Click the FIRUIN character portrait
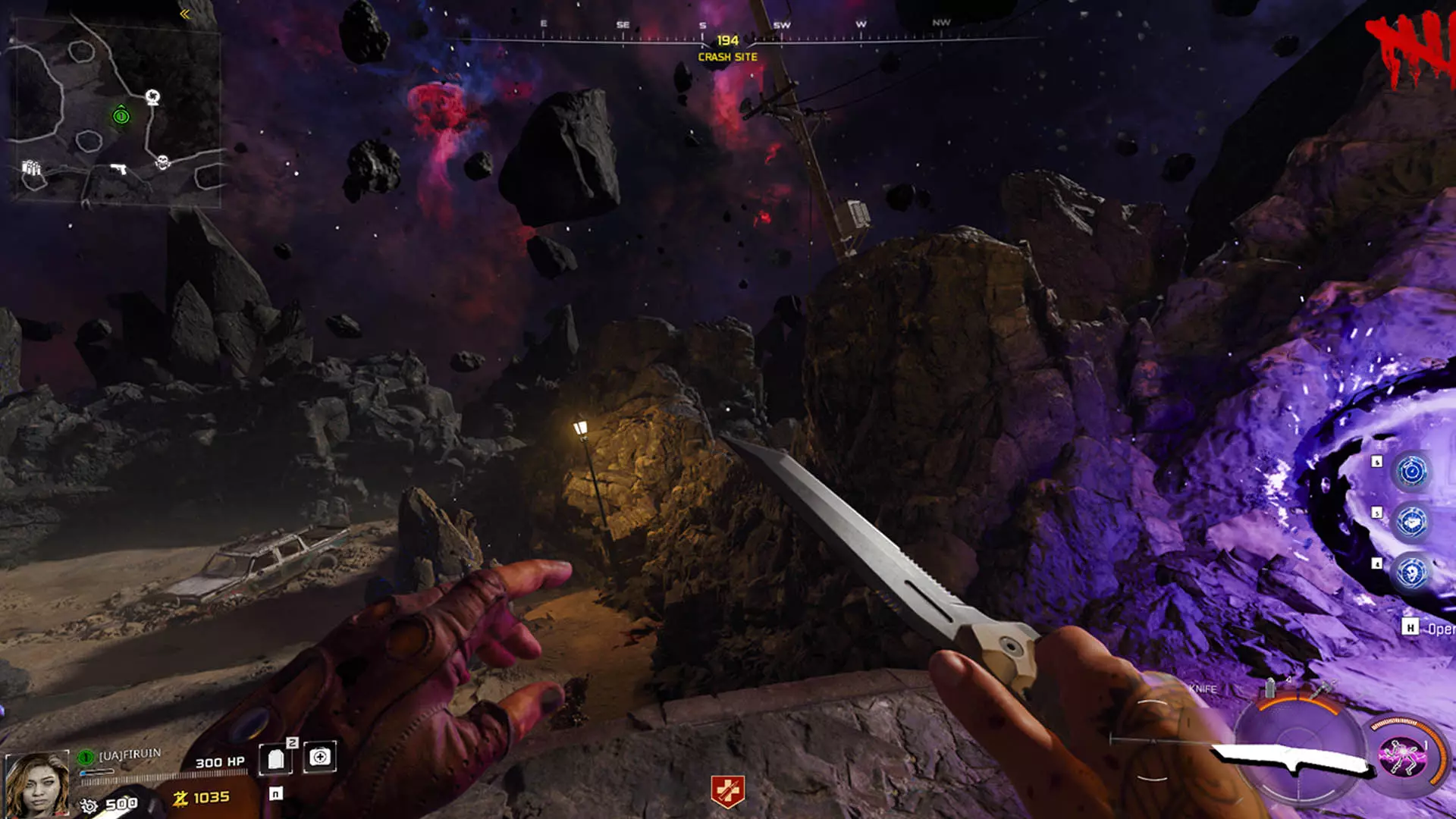 point(36,784)
